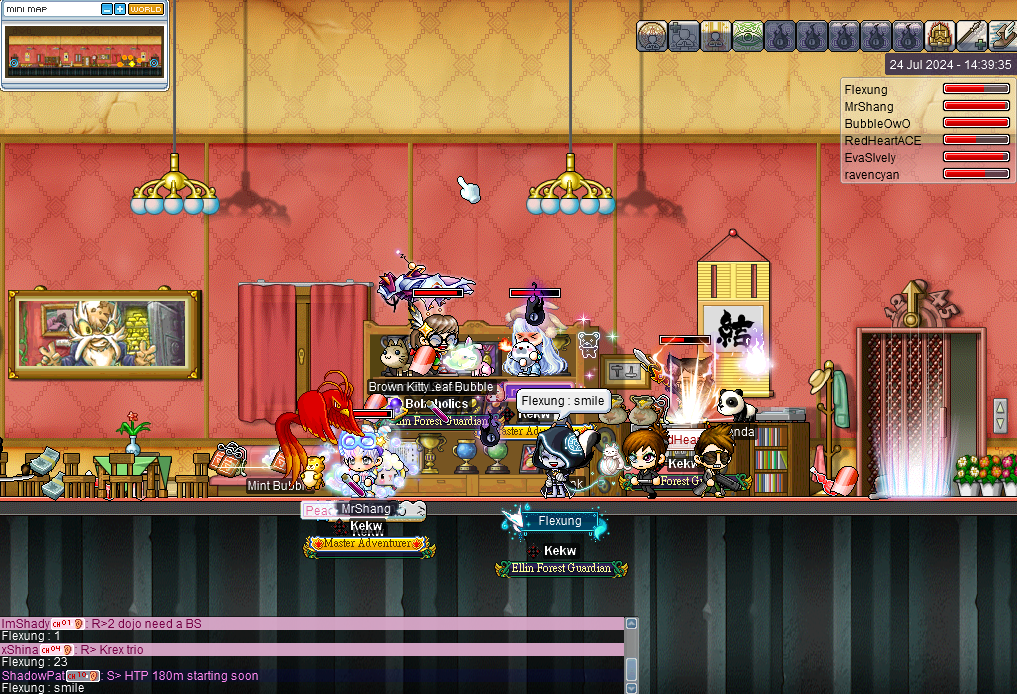Select Flexung in the party list
Viewport: 1017px width, 694px height.
tap(866, 90)
